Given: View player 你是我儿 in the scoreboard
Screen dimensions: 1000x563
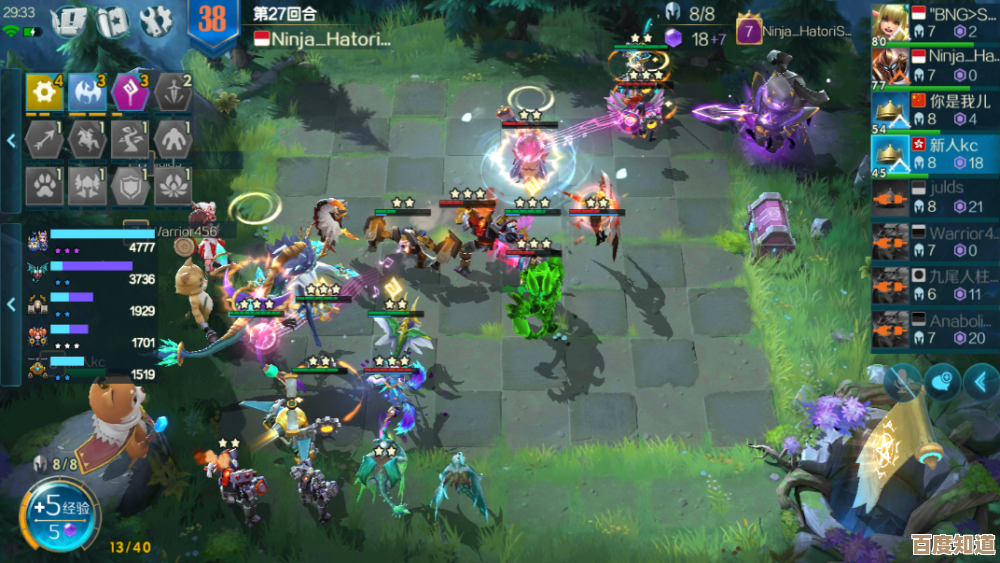Looking at the screenshot, I should 934,110.
